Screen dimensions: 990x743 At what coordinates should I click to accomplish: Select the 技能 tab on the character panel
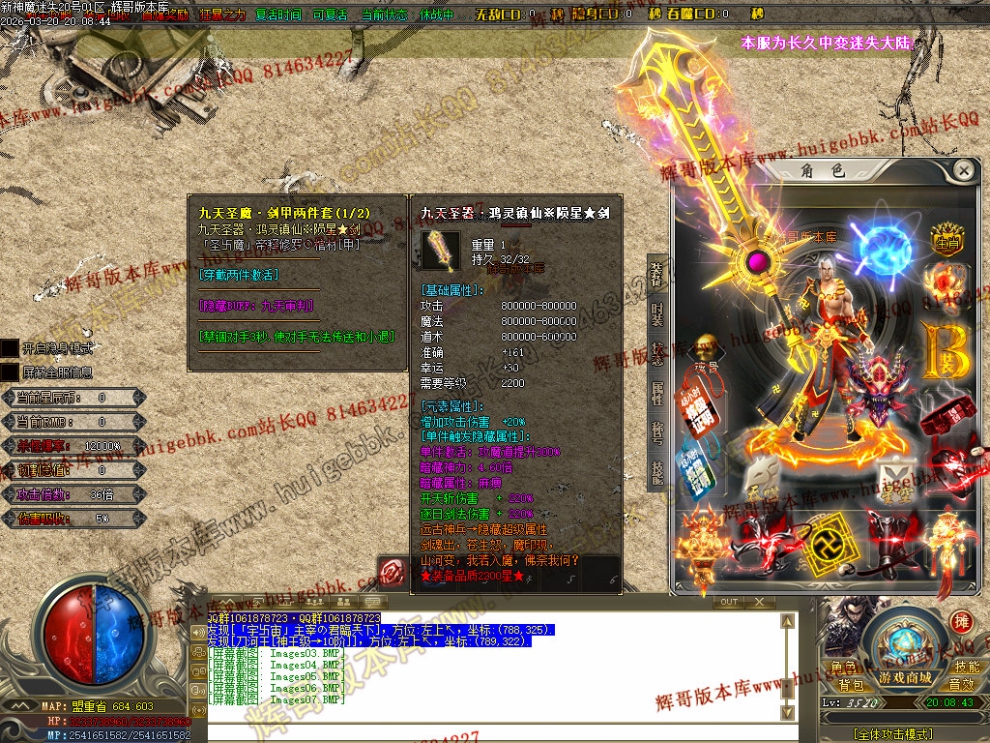pyautogui.click(x=657, y=471)
